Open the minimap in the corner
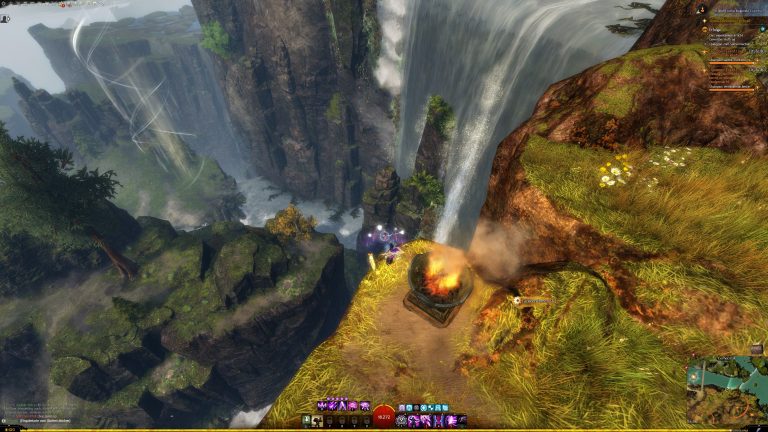 point(726,388)
